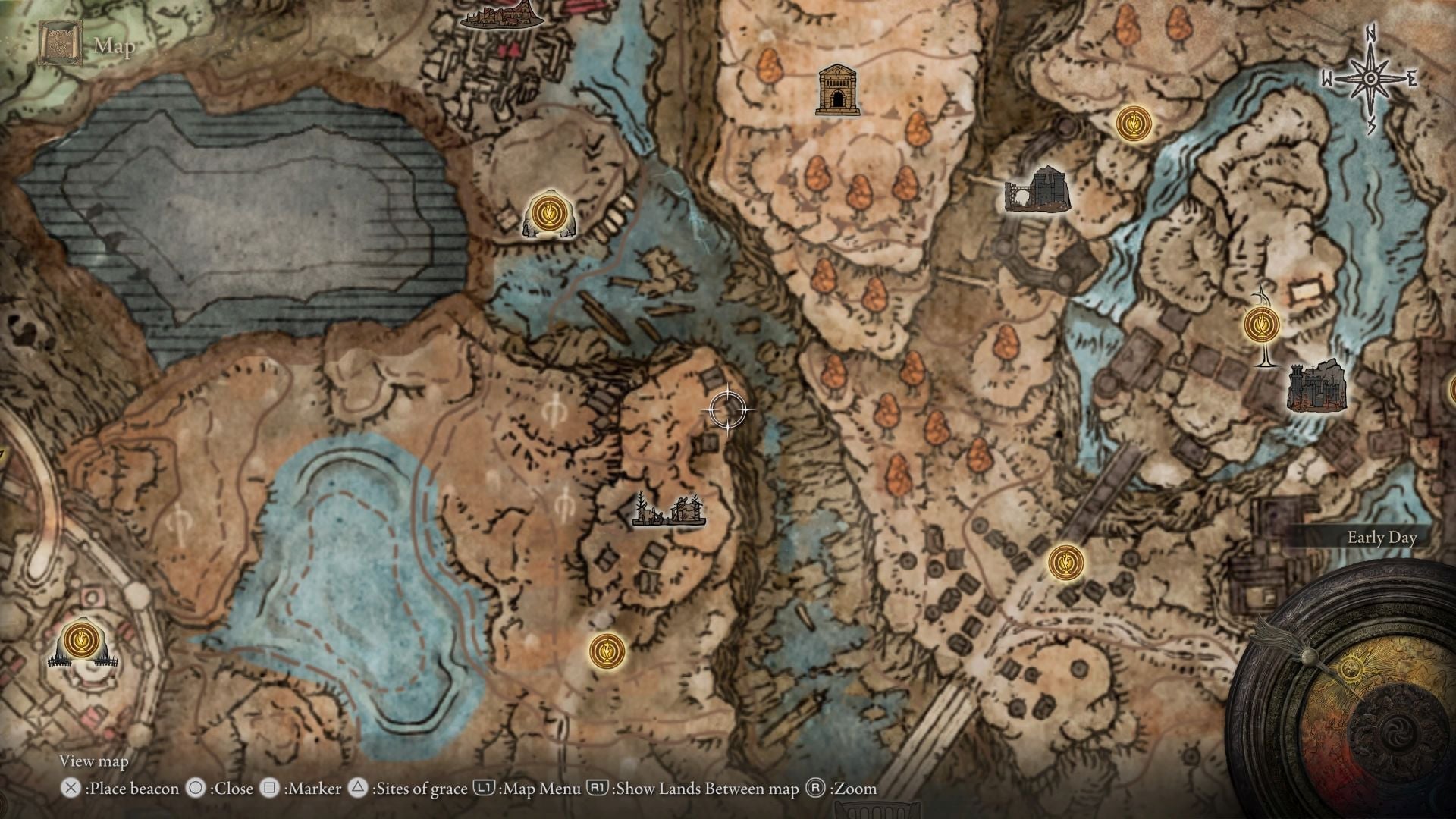Select the site of grace west of the catacombs

click(550, 213)
